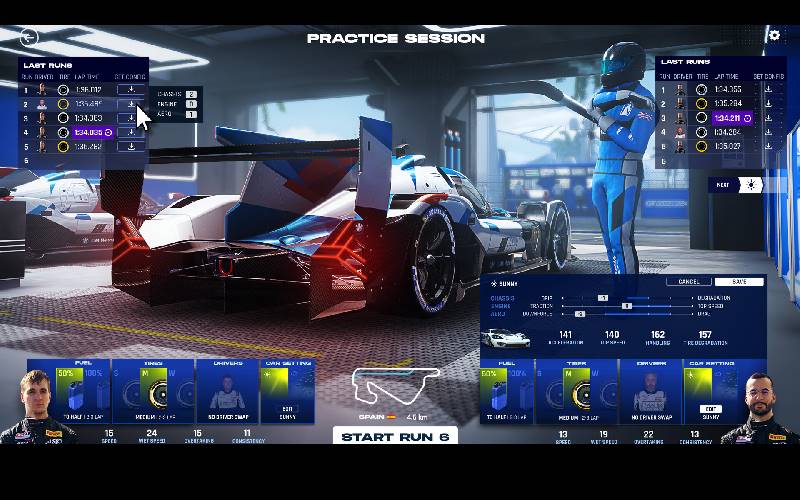Open the left car's fuel panel
The image size is (800, 500).
(x=69, y=391)
